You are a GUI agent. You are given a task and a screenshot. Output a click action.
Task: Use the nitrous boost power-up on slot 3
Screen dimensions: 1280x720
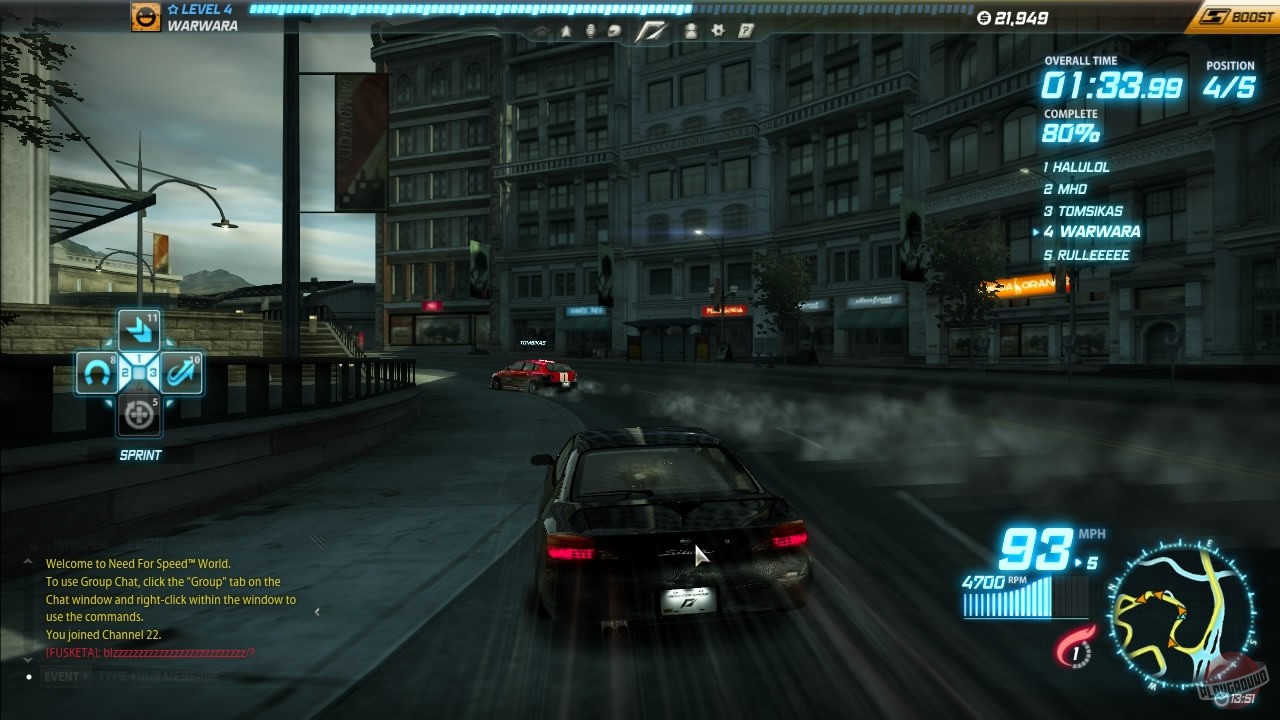(181, 372)
